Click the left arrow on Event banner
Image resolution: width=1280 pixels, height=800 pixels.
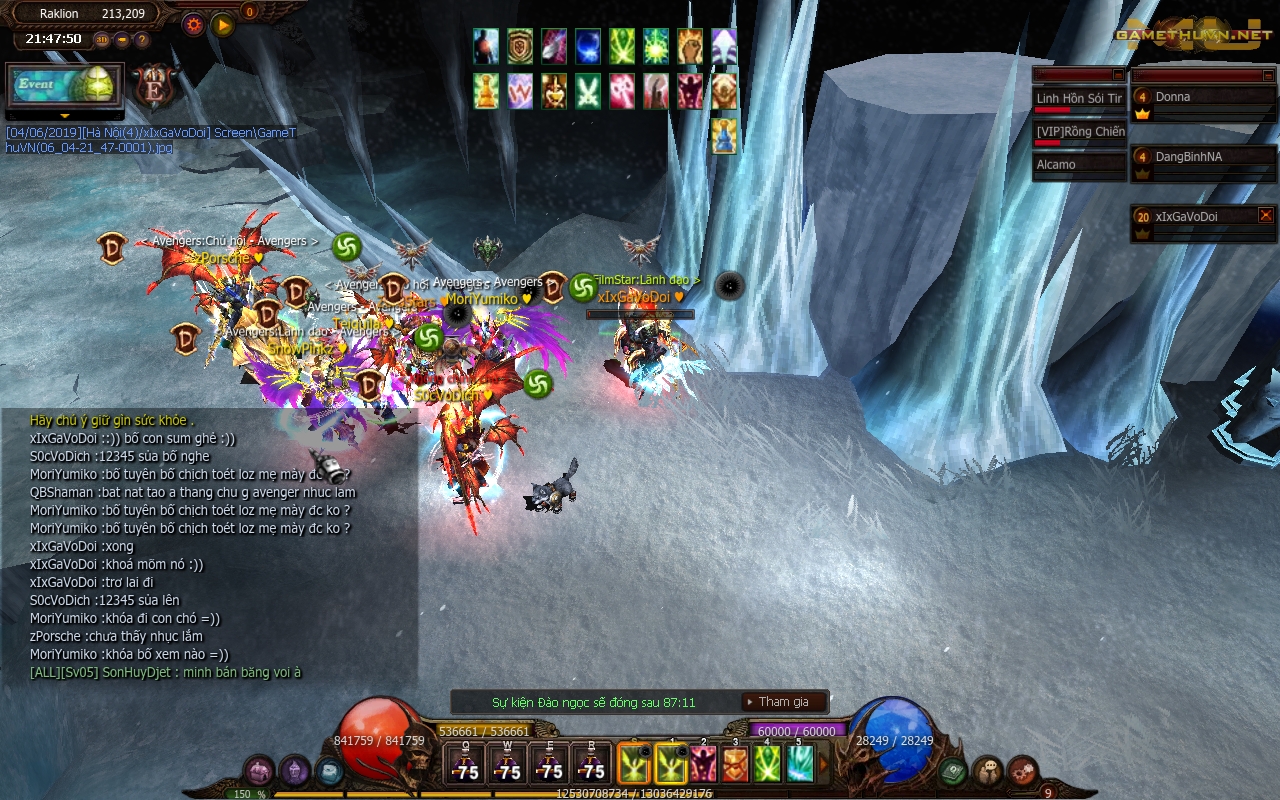pyautogui.click(x=10, y=115)
